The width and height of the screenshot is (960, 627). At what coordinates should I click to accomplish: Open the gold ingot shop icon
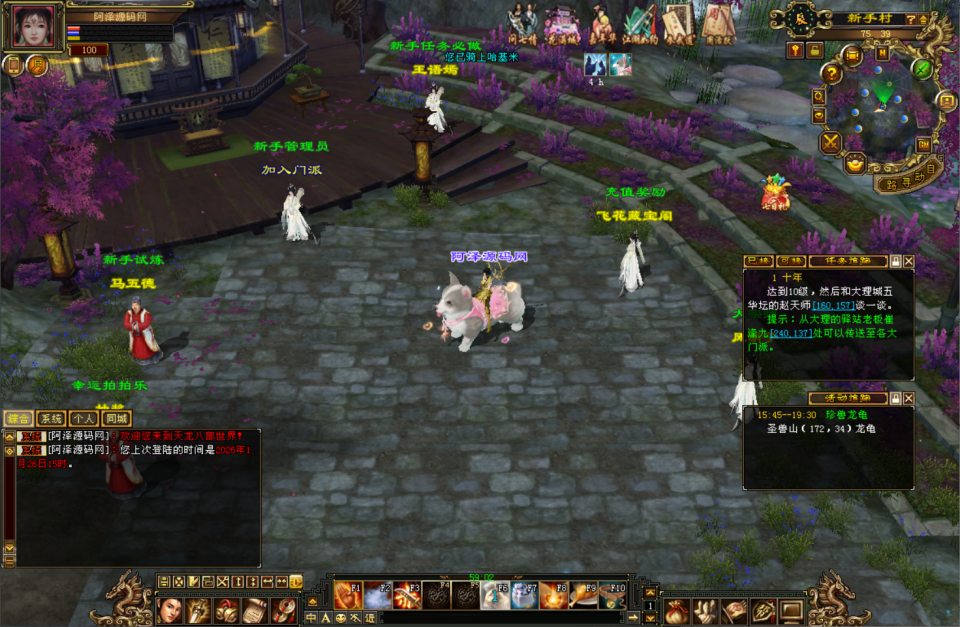(x=856, y=162)
